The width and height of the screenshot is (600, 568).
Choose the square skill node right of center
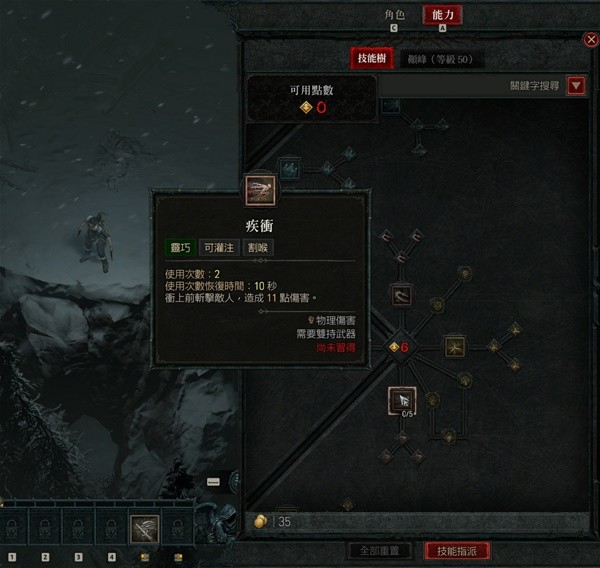[x=455, y=347]
